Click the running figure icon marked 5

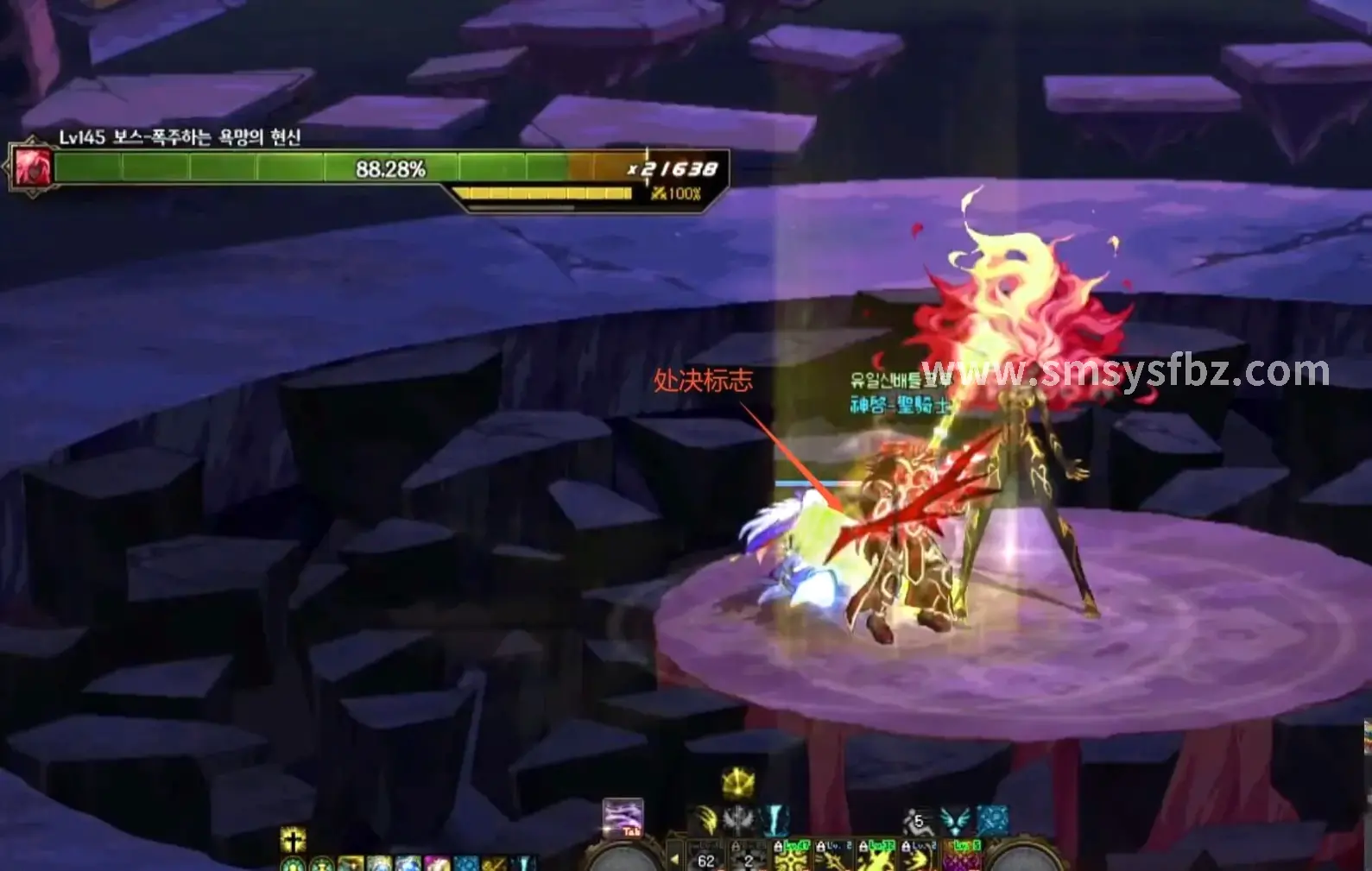point(917,820)
